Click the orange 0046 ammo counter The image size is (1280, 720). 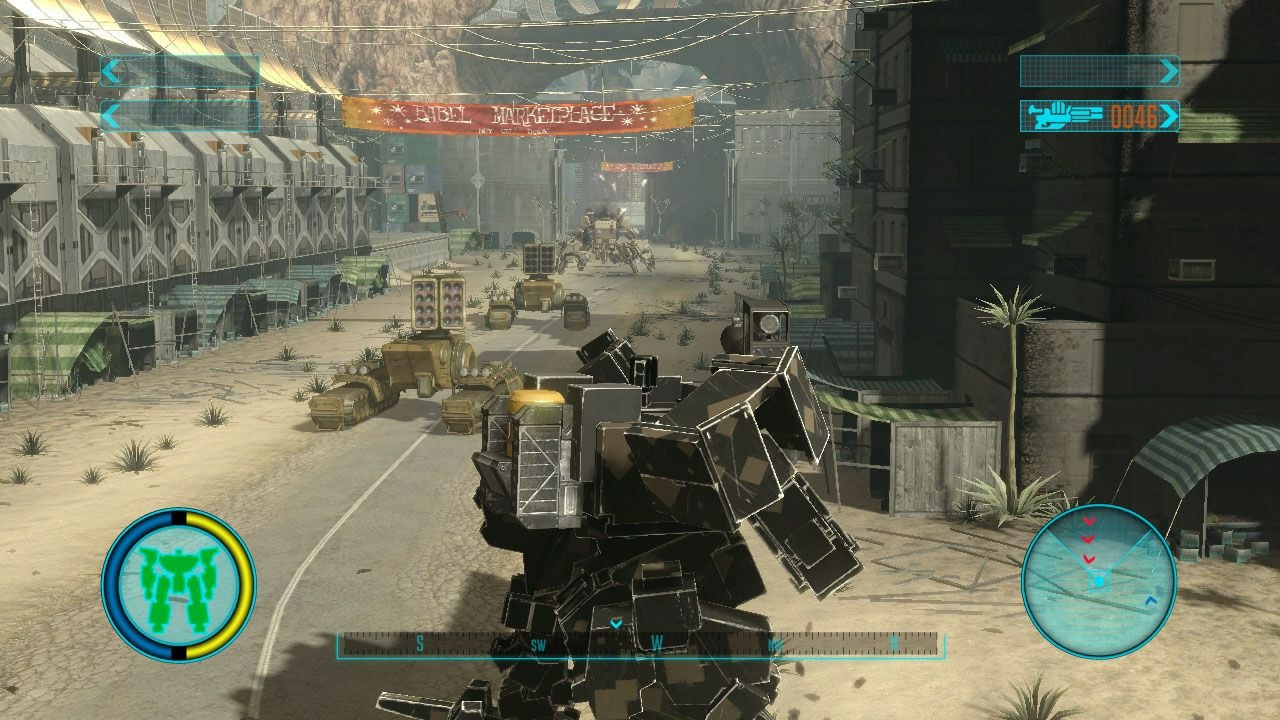click(x=1134, y=117)
